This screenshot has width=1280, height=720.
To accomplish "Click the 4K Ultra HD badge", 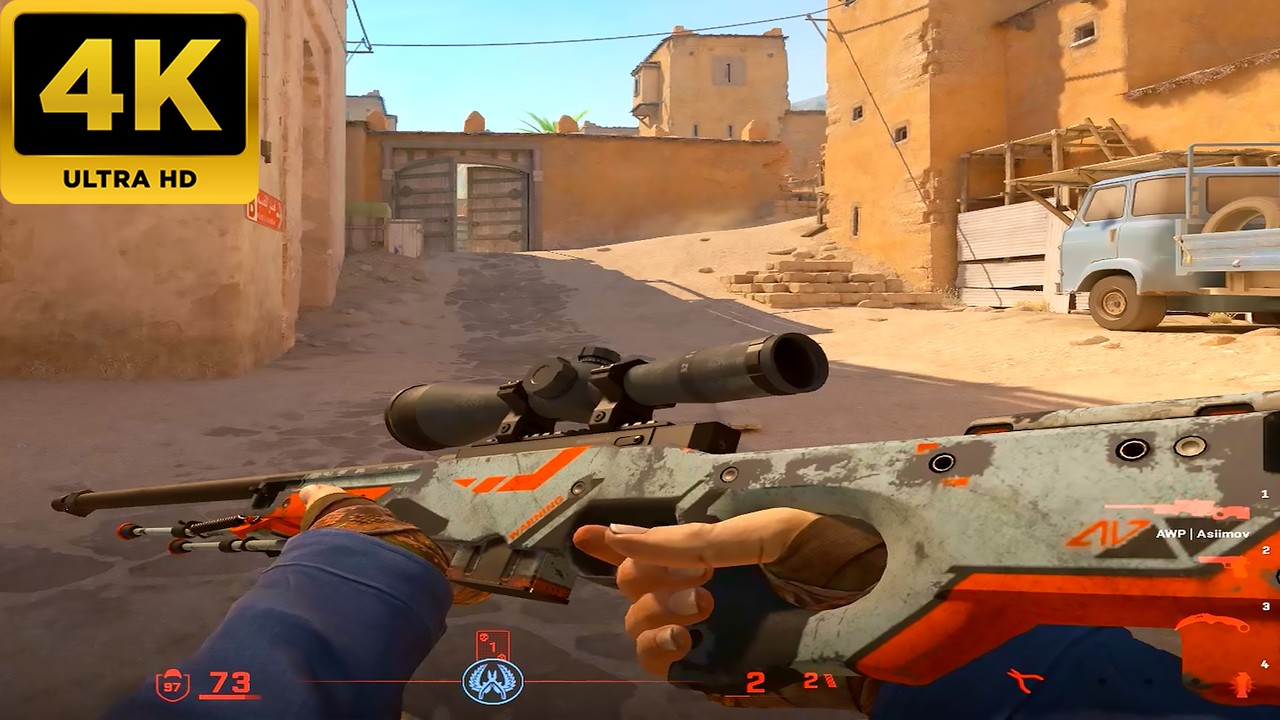I will coord(129,101).
